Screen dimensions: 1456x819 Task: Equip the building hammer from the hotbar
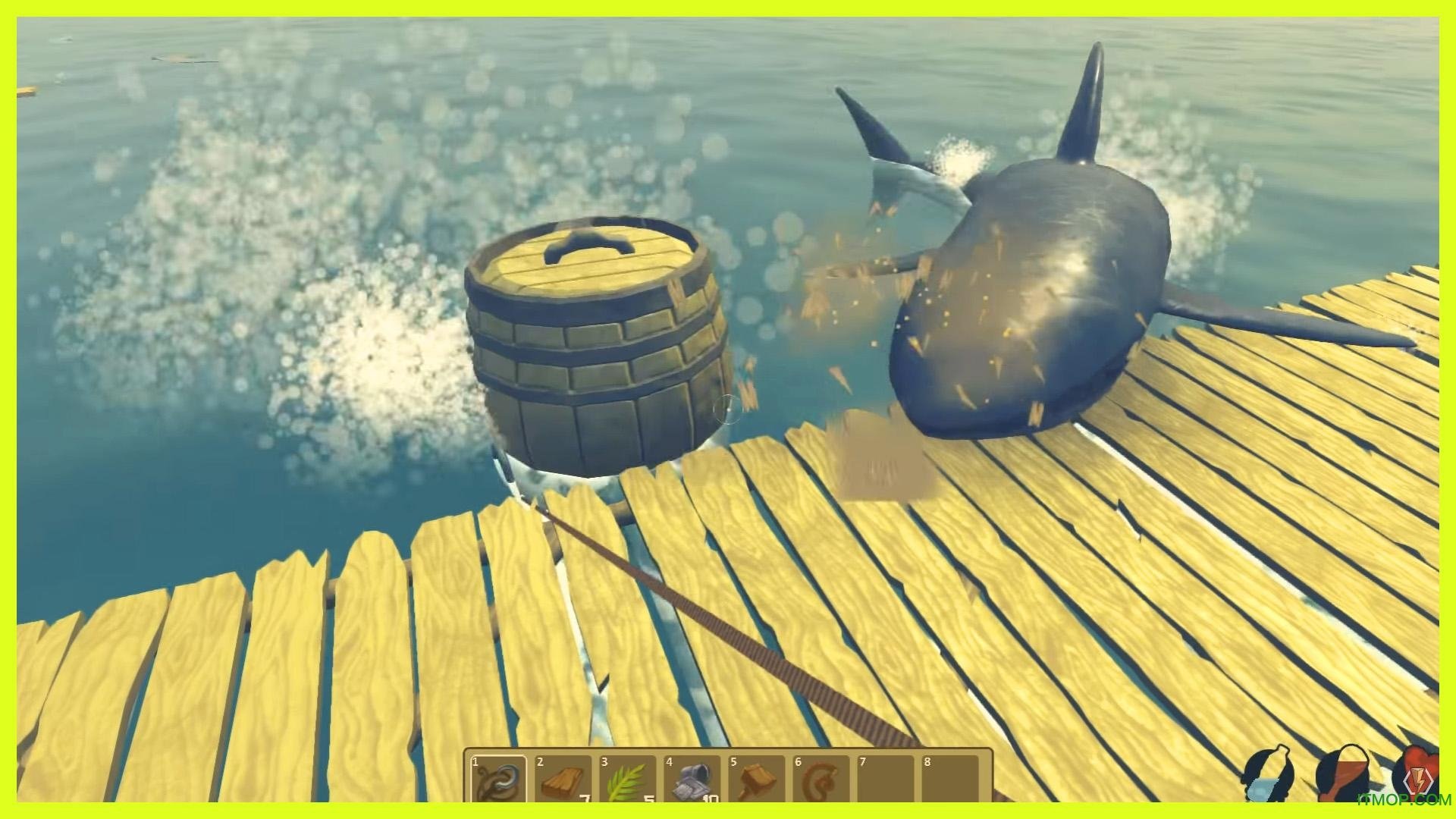[756, 779]
